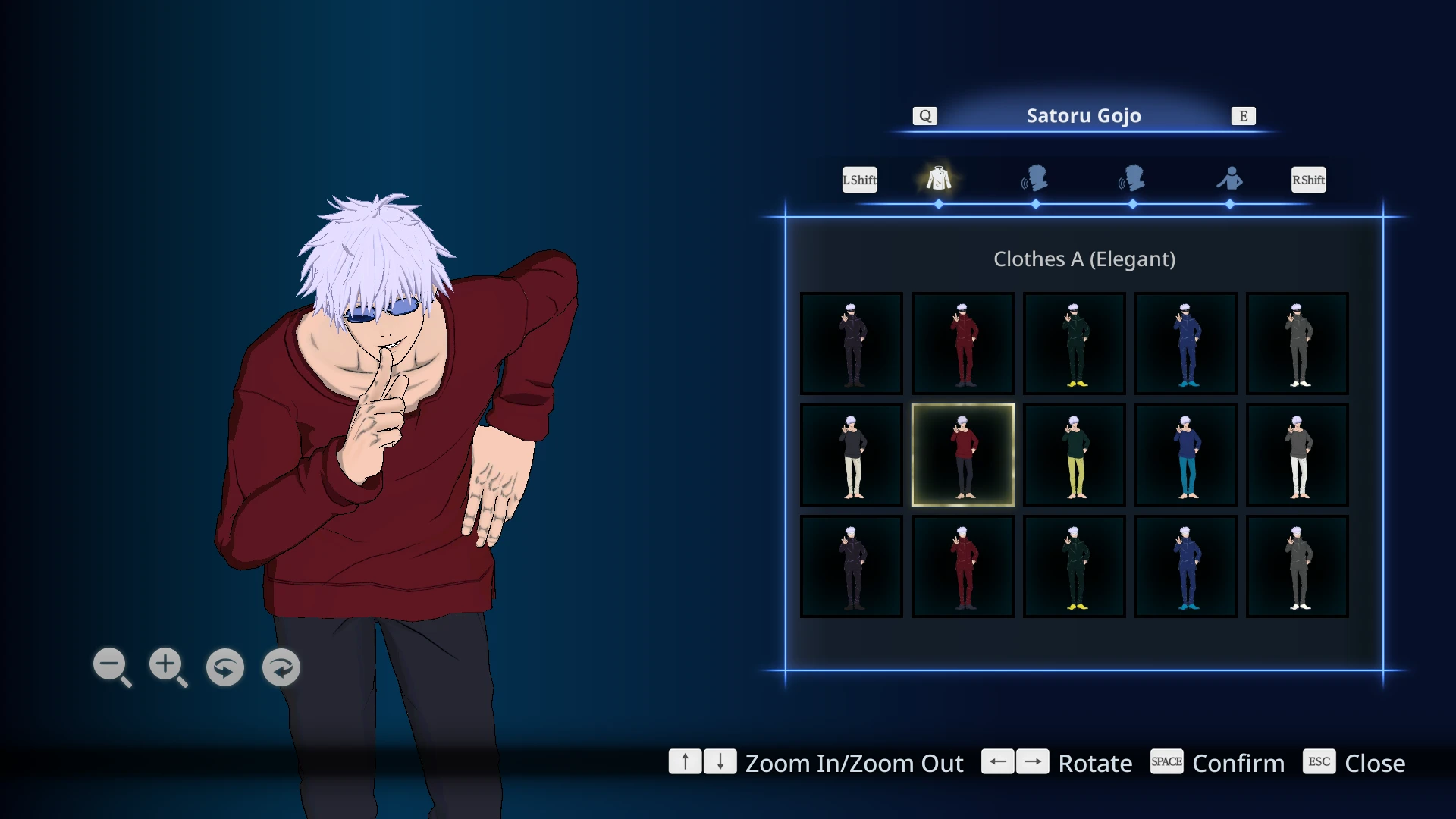1456x819 pixels.
Task: Select the highlighted red sweater outfit
Action: tap(962, 454)
